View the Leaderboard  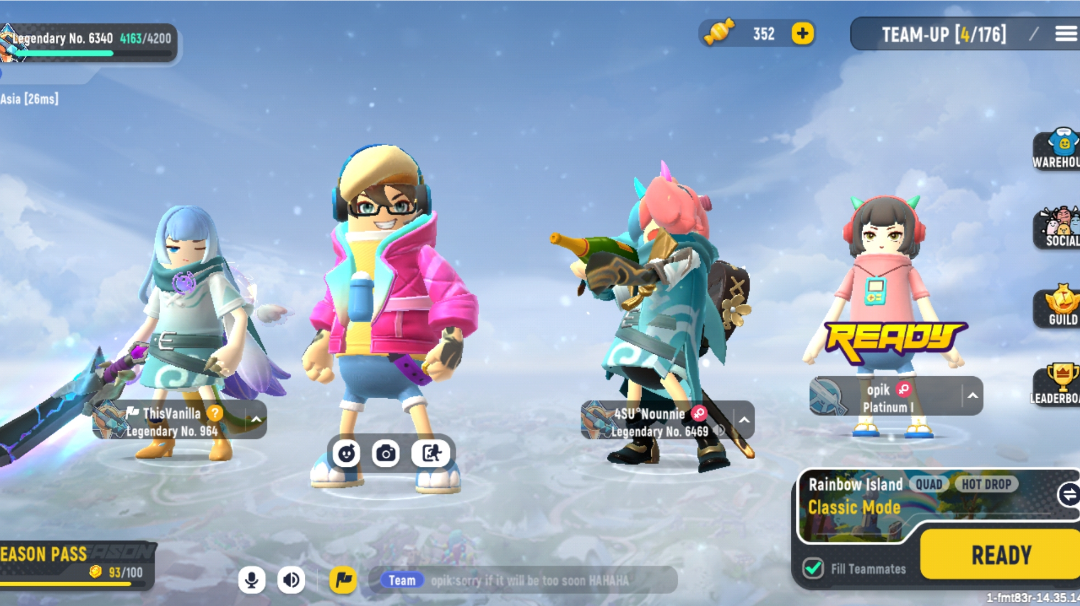click(1058, 385)
